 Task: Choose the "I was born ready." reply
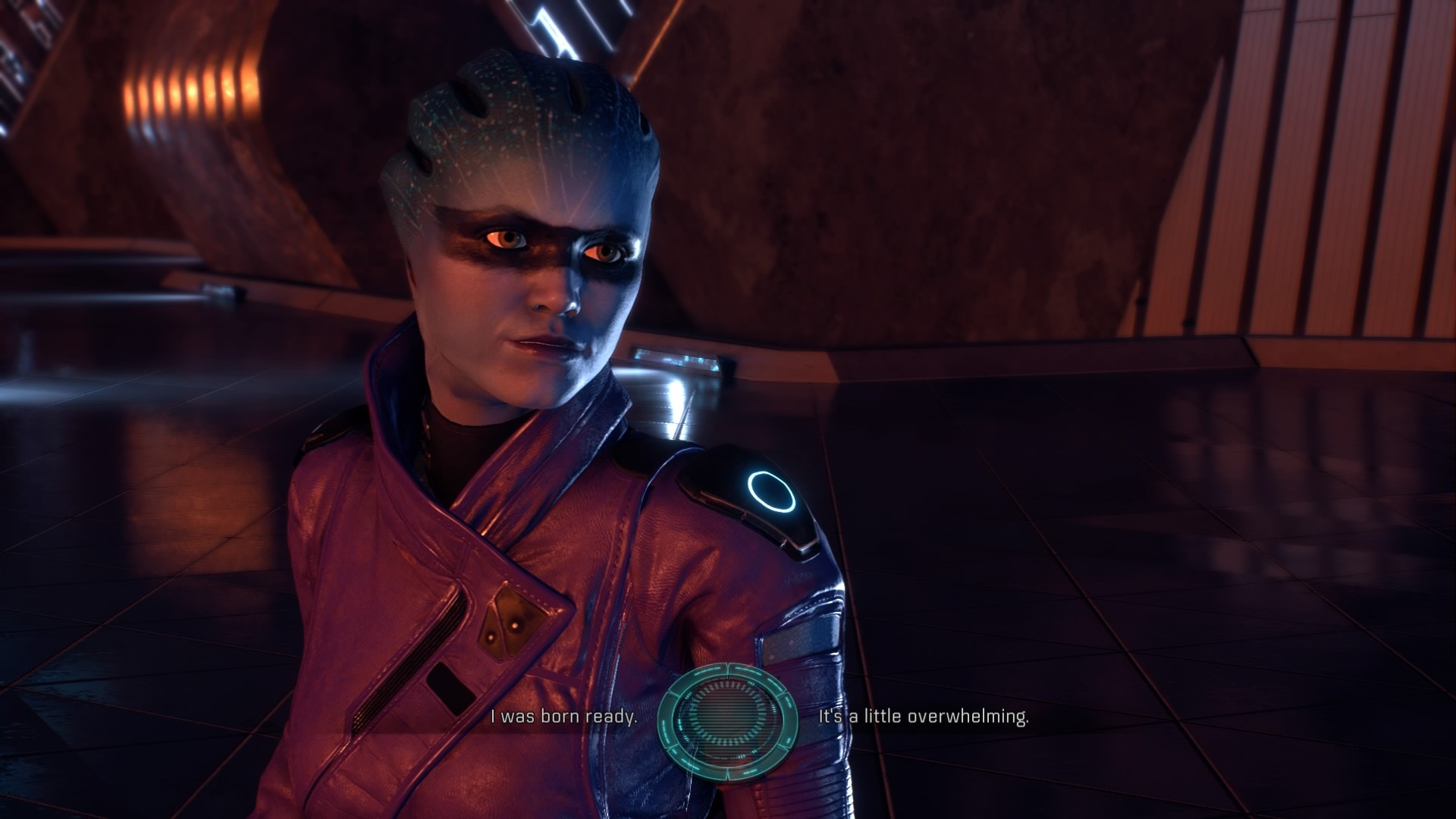[x=563, y=717]
